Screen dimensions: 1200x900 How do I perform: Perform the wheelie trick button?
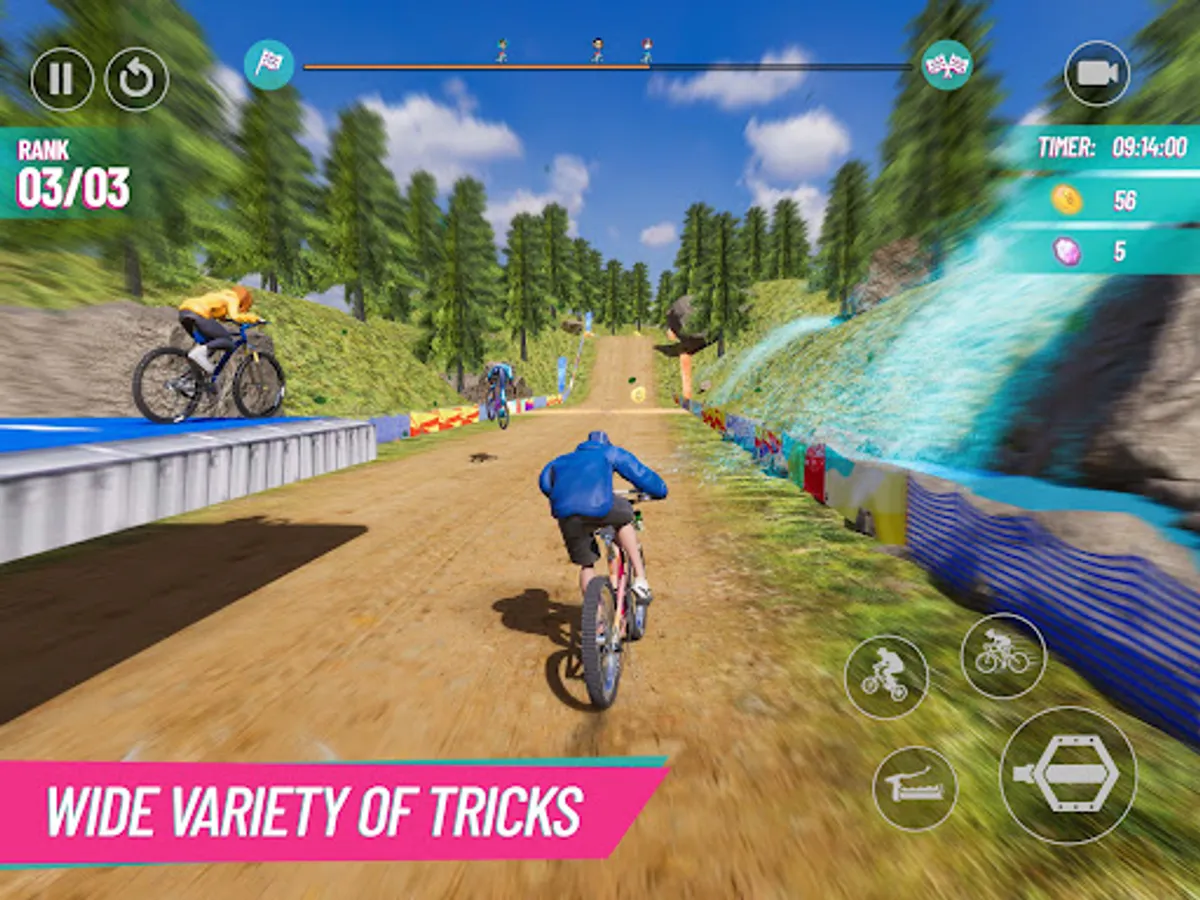click(886, 677)
